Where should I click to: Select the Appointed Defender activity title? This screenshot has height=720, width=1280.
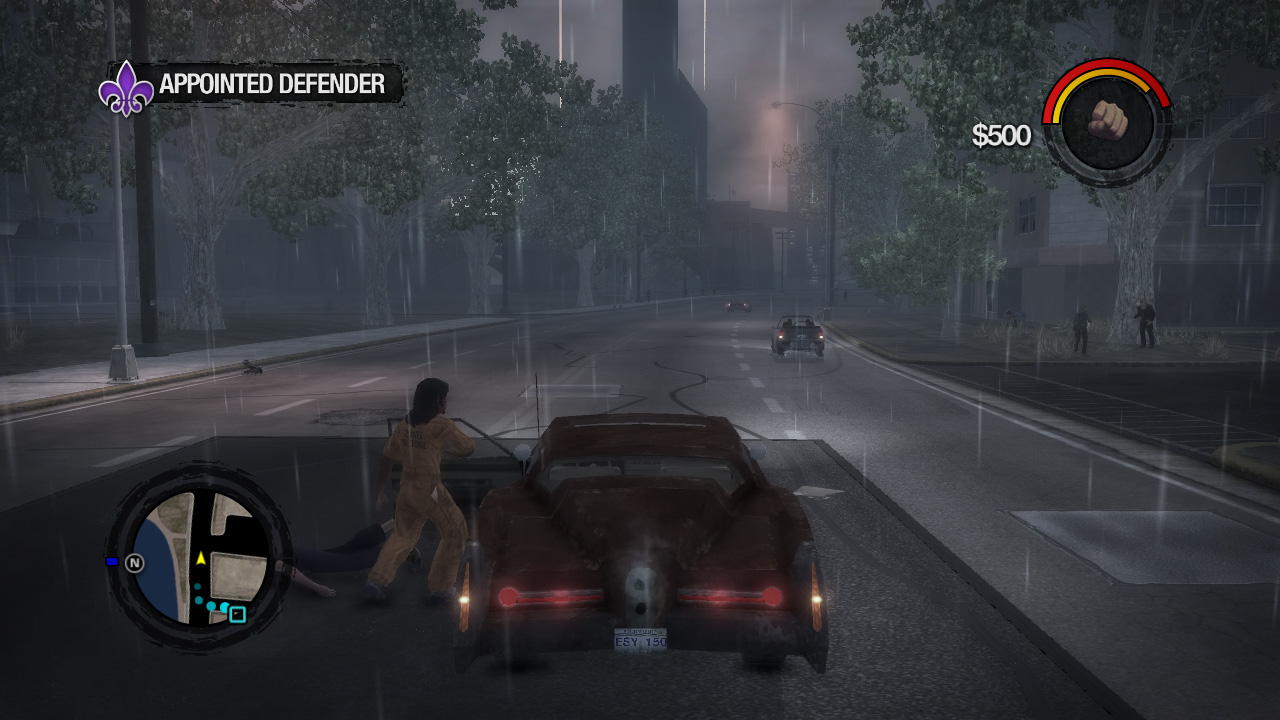coord(272,85)
